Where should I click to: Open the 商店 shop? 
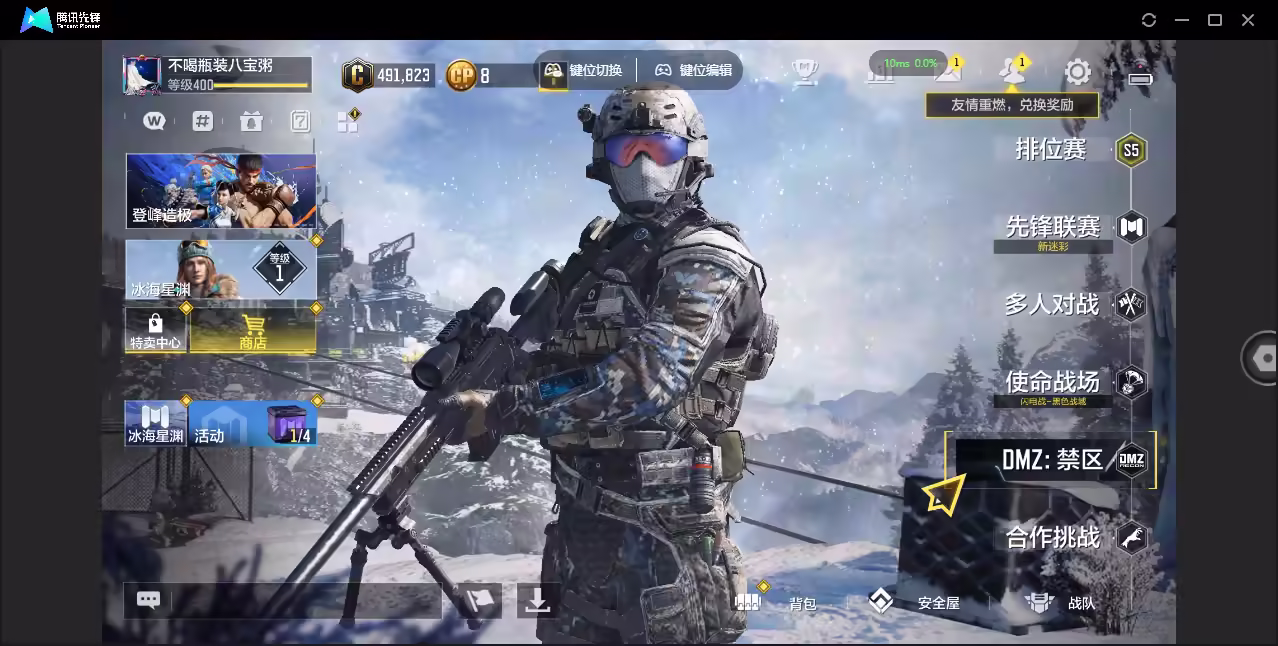(x=253, y=330)
